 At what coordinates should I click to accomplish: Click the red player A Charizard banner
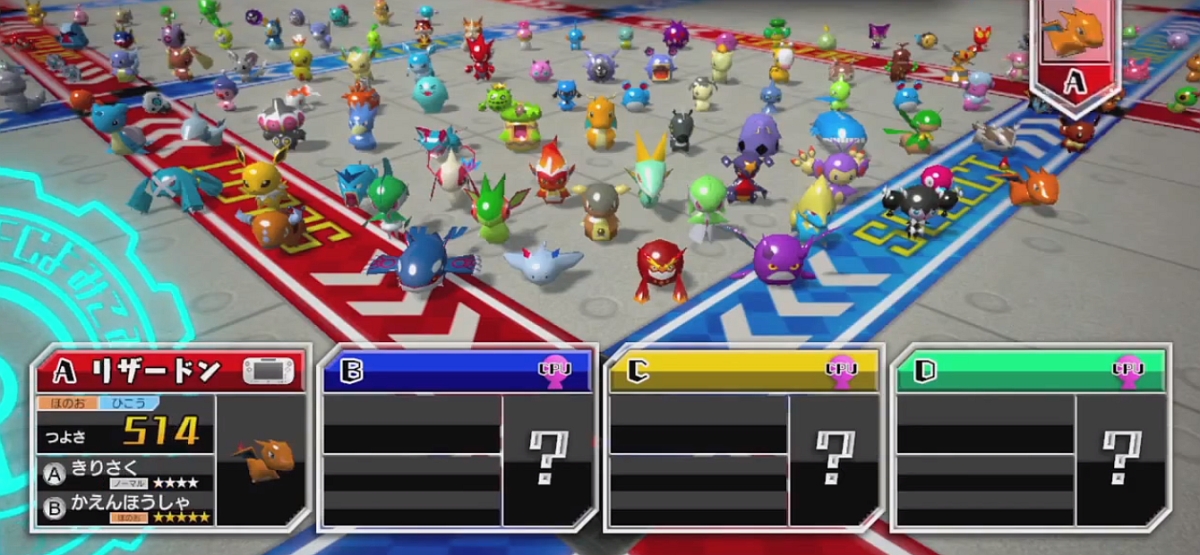point(1074,55)
